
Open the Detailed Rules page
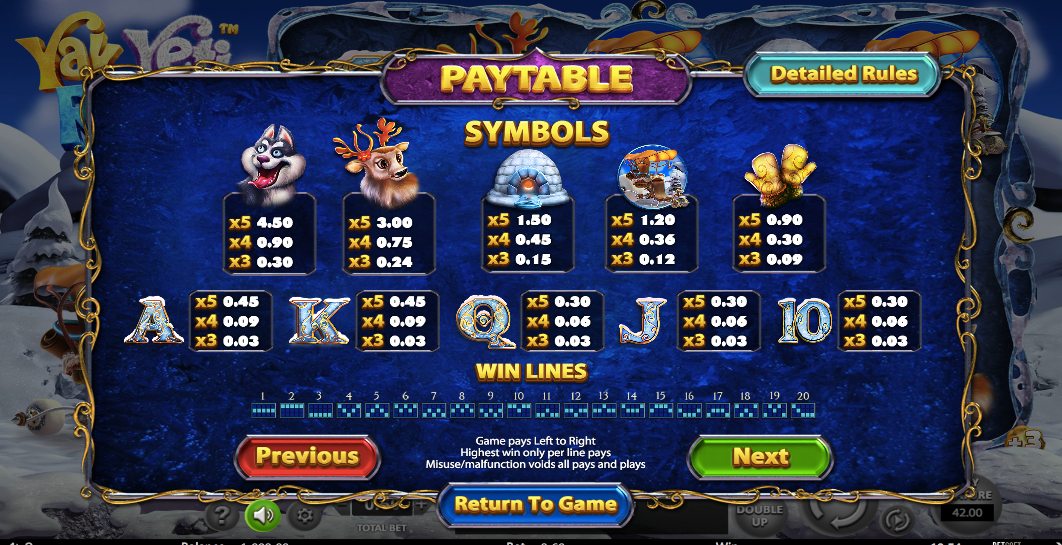843,74
